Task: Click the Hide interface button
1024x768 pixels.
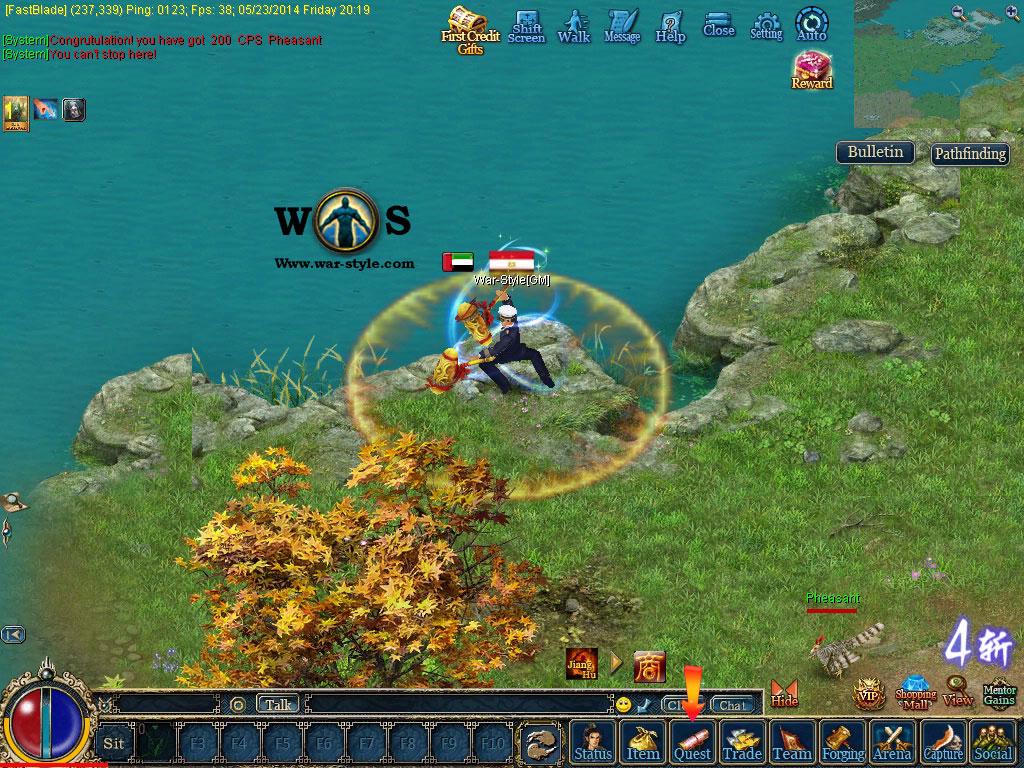Action: point(785,693)
